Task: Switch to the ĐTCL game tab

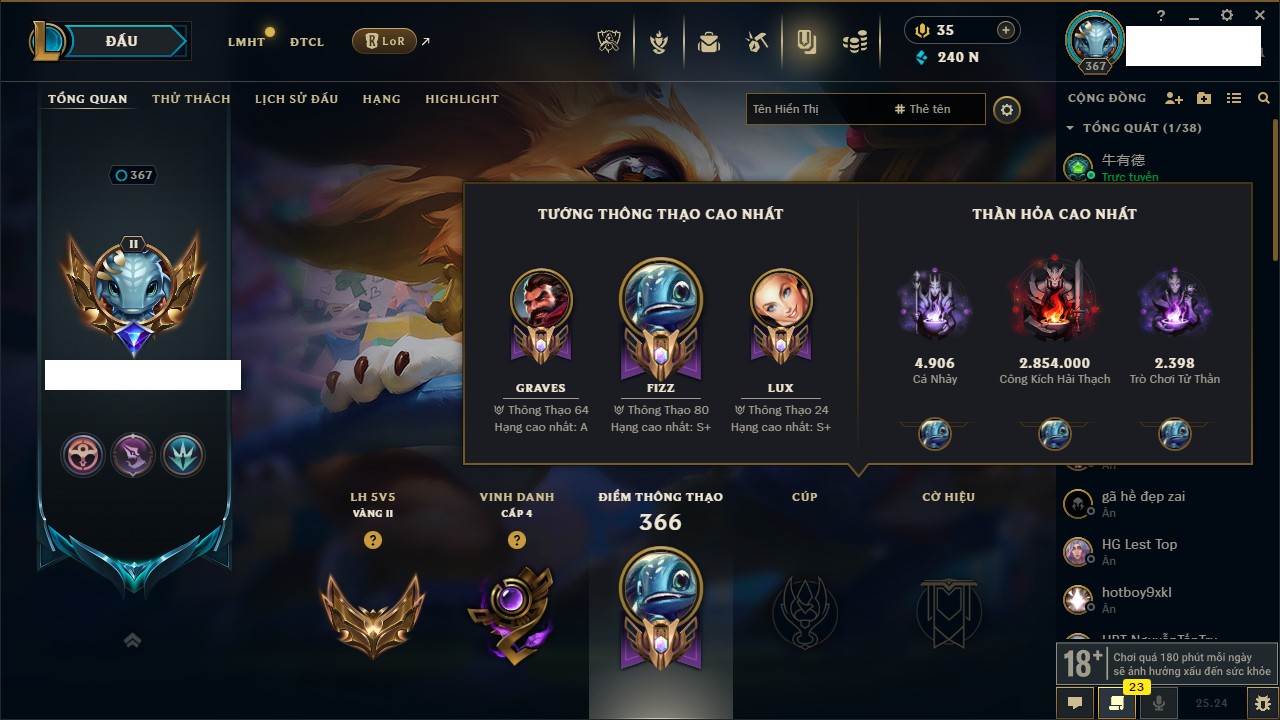Action: pos(307,42)
